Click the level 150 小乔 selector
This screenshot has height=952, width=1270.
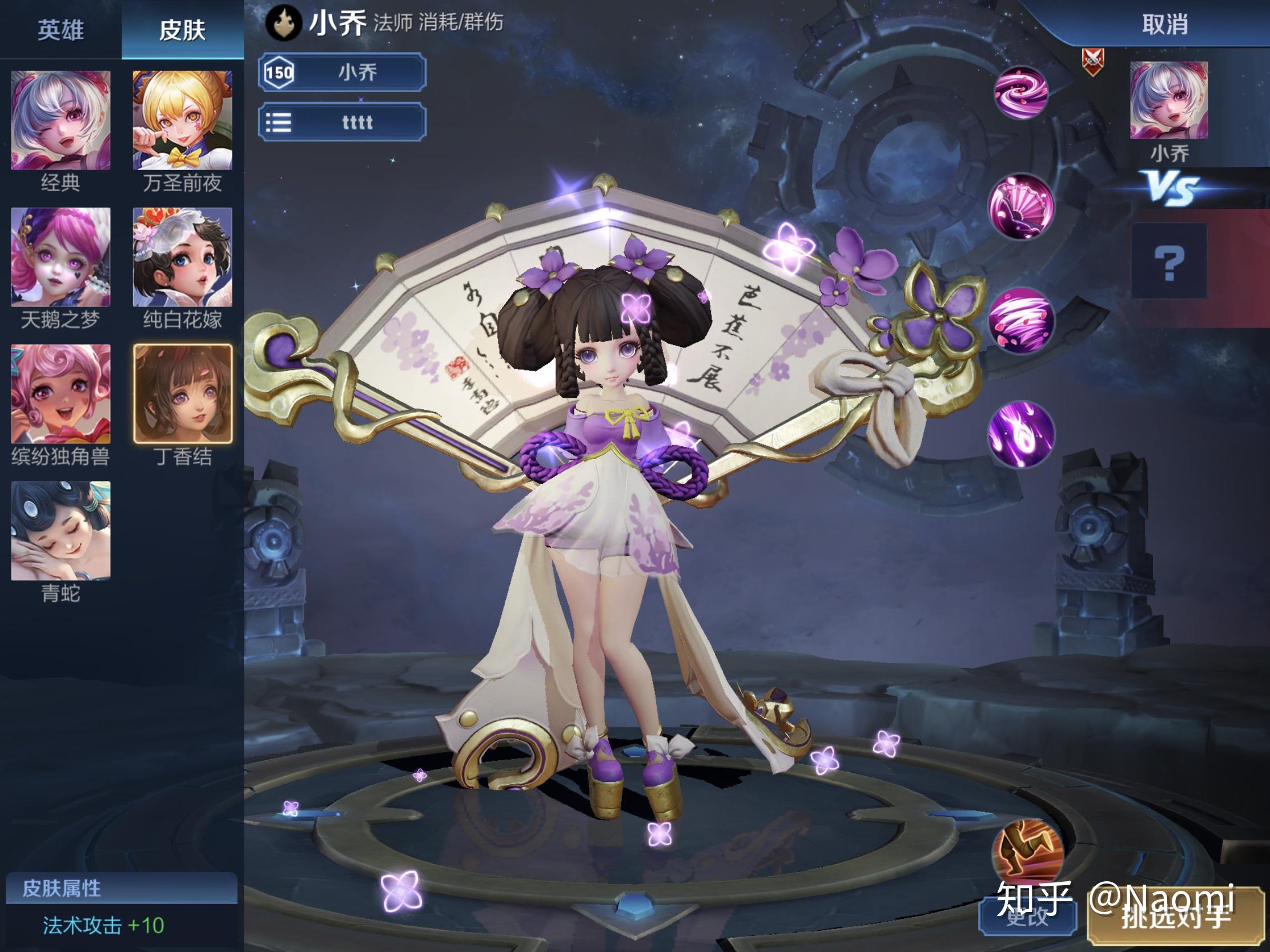tap(341, 72)
